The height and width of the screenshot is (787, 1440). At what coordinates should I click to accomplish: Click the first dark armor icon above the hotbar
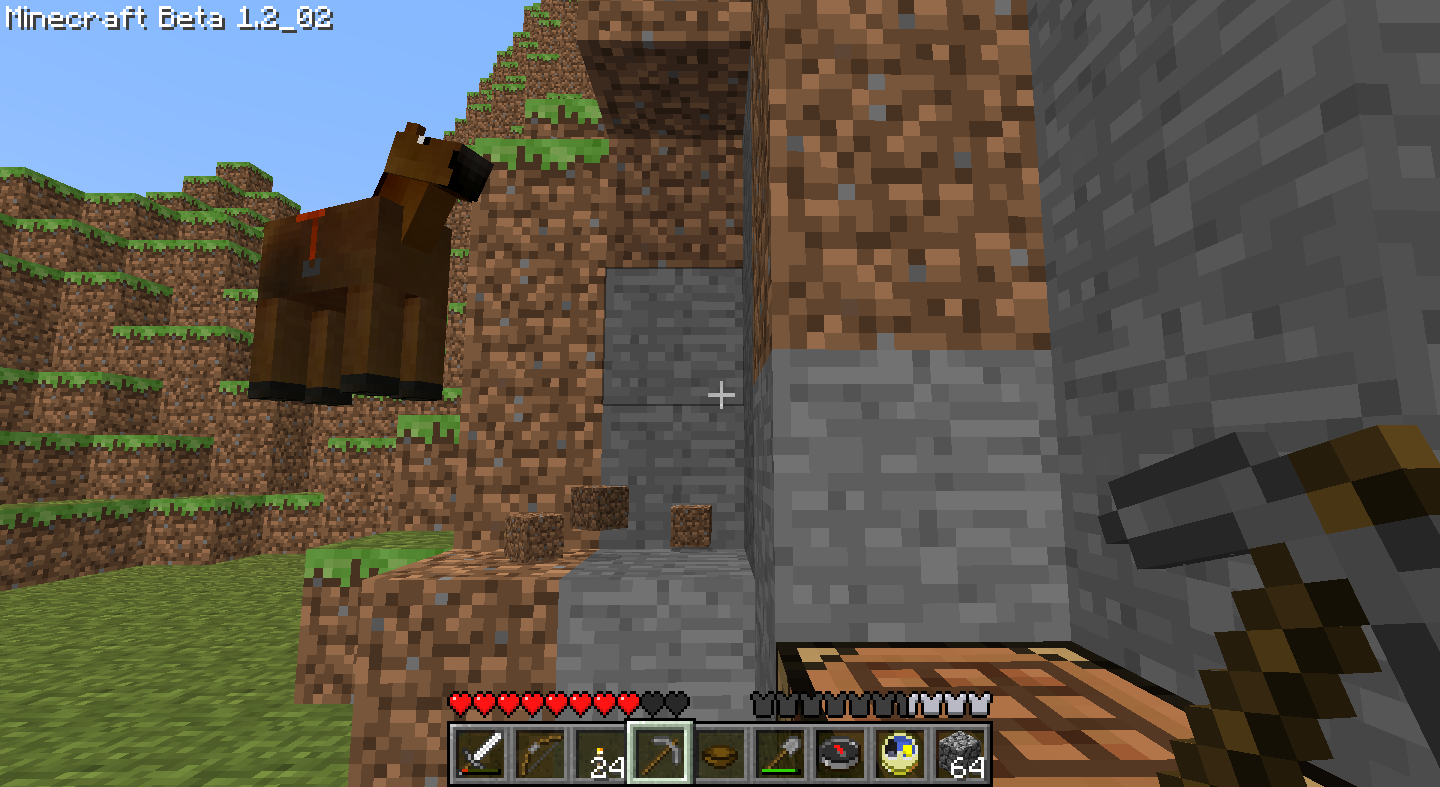tap(762, 702)
